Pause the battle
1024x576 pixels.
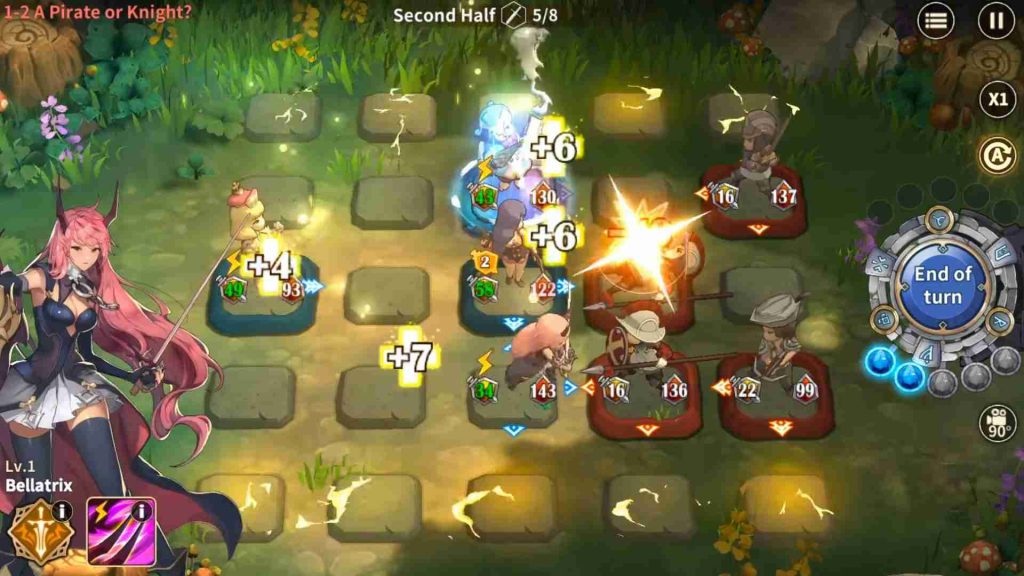[996, 21]
